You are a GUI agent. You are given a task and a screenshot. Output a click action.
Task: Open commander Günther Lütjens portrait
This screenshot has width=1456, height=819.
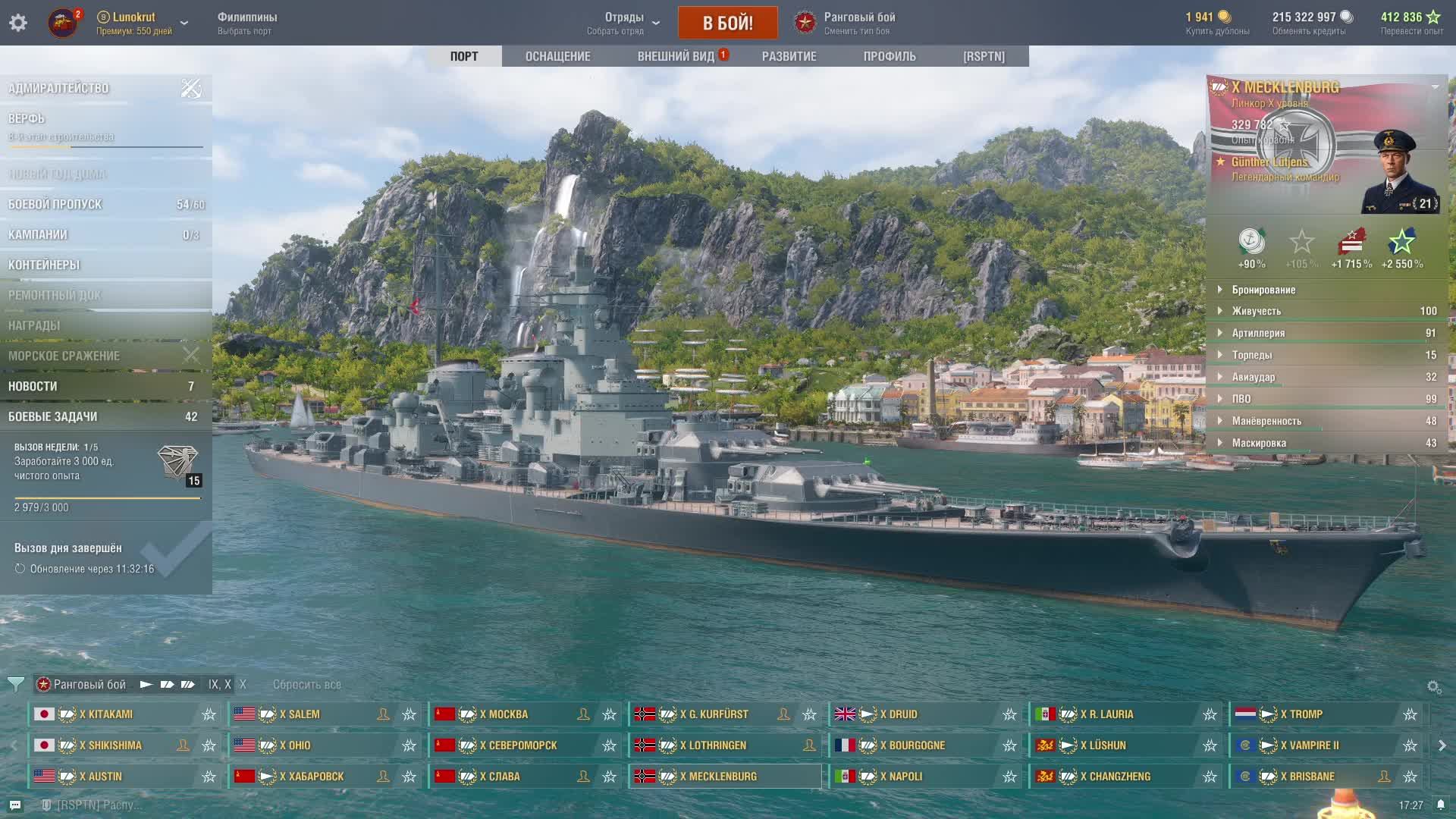pos(1399,171)
